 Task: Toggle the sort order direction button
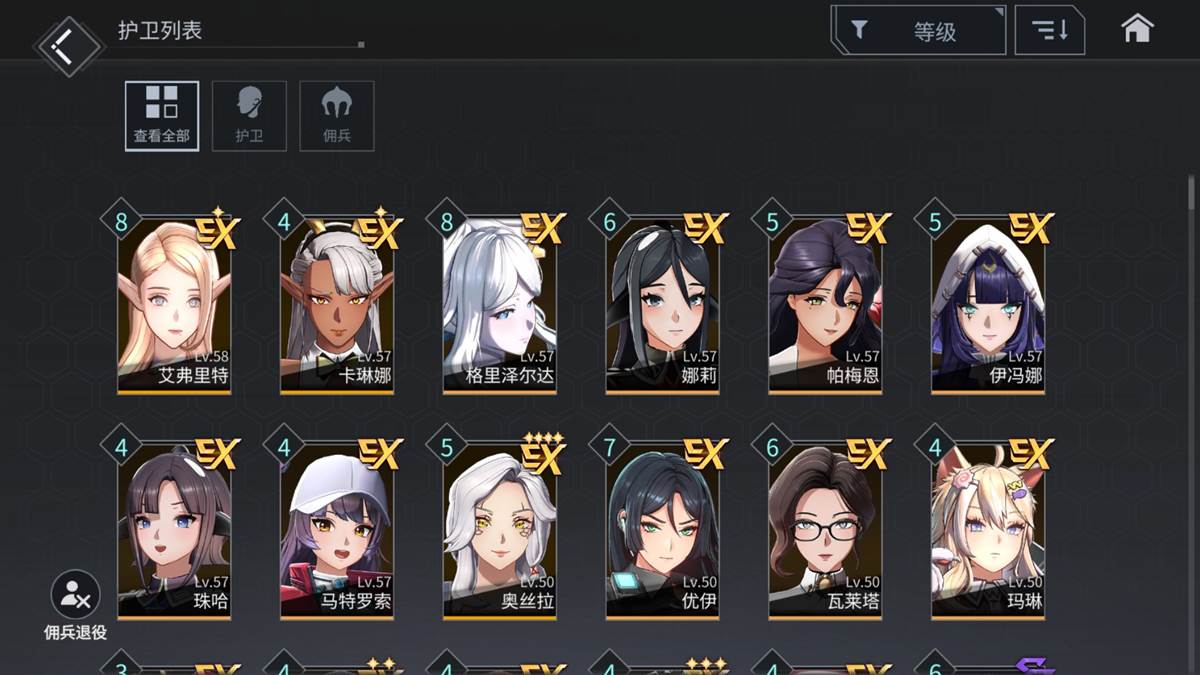[1049, 31]
